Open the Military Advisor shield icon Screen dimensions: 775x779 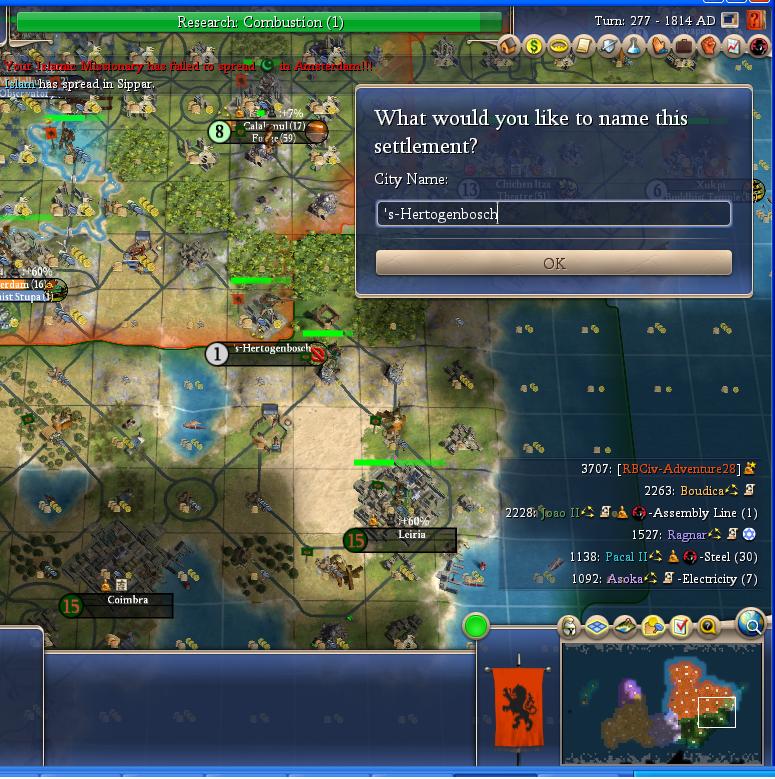coord(609,46)
